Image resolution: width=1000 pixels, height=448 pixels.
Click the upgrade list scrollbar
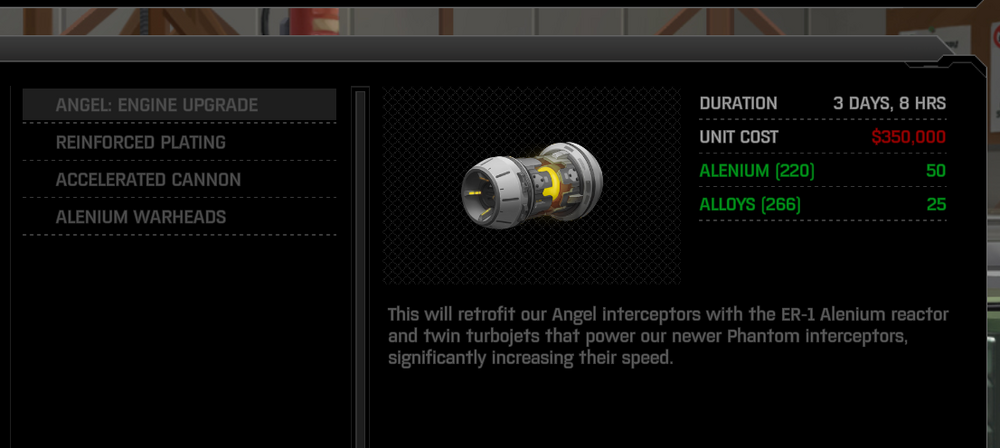coord(360,260)
